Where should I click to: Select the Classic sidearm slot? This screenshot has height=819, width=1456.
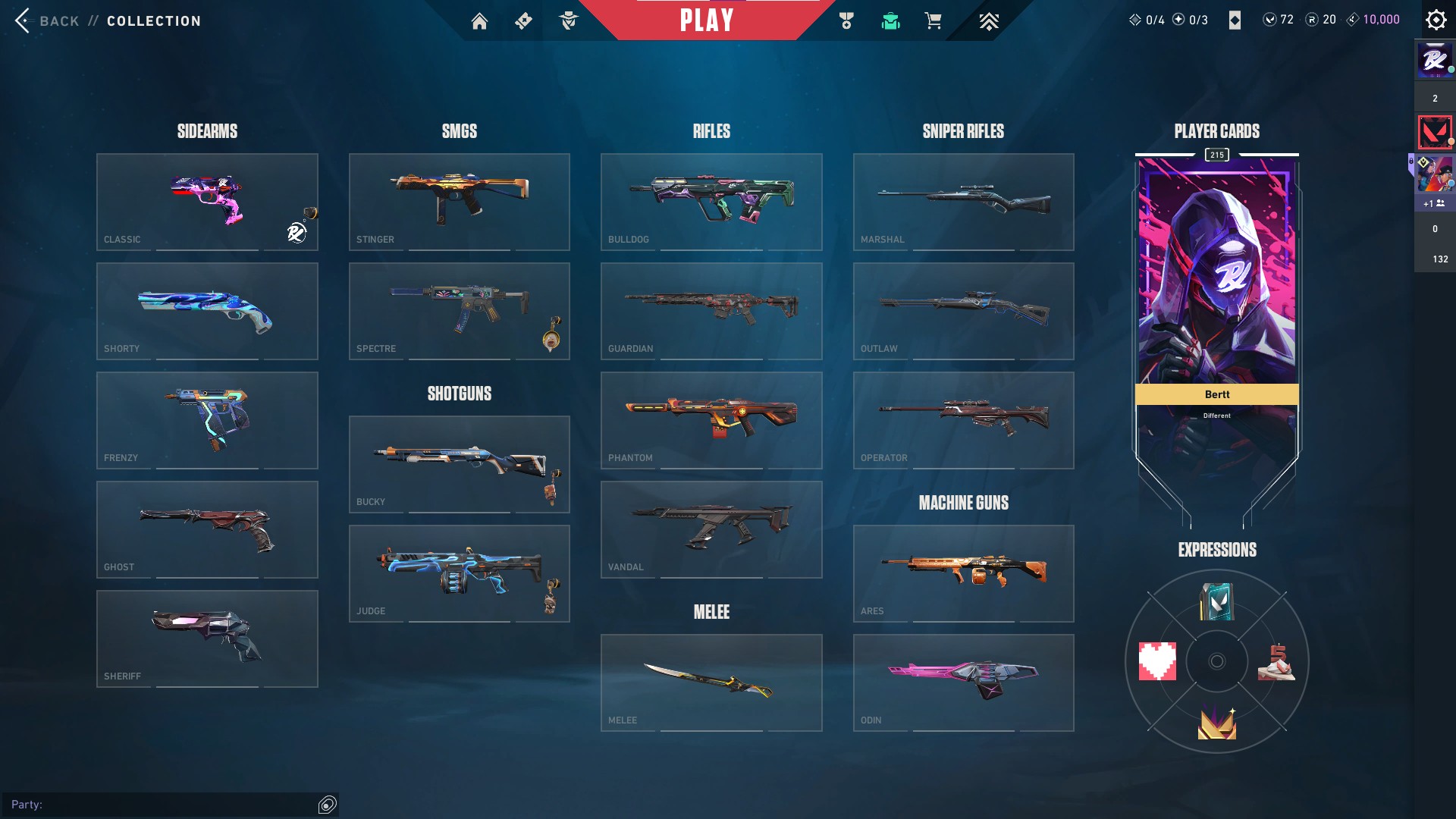click(x=207, y=202)
